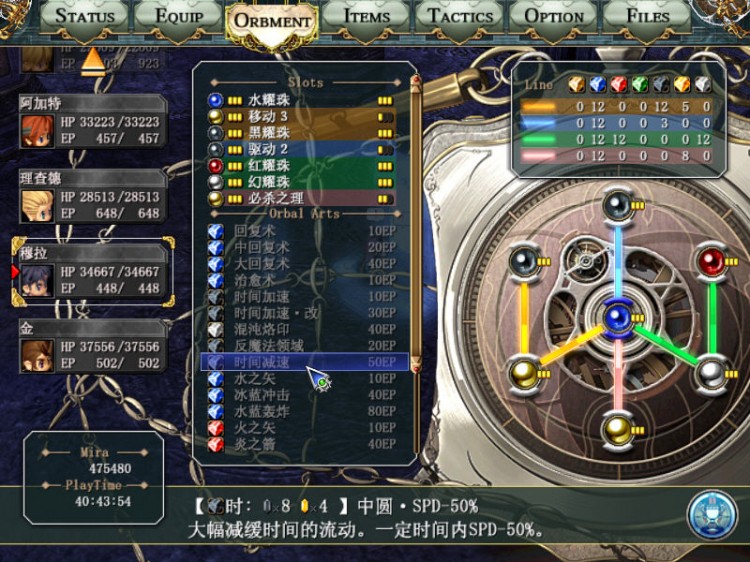This screenshot has width=750, height=562.
Task: Select the 水耀珠 quartz slot
Action: [300, 100]
